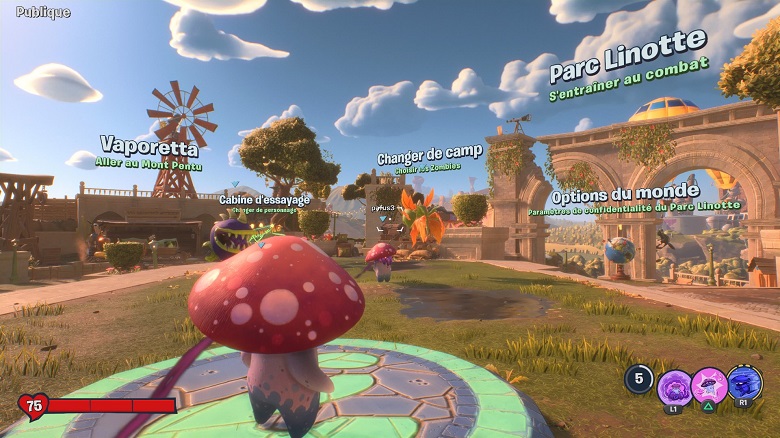Use the pink star mushroom ability

(x=710, y=385)
